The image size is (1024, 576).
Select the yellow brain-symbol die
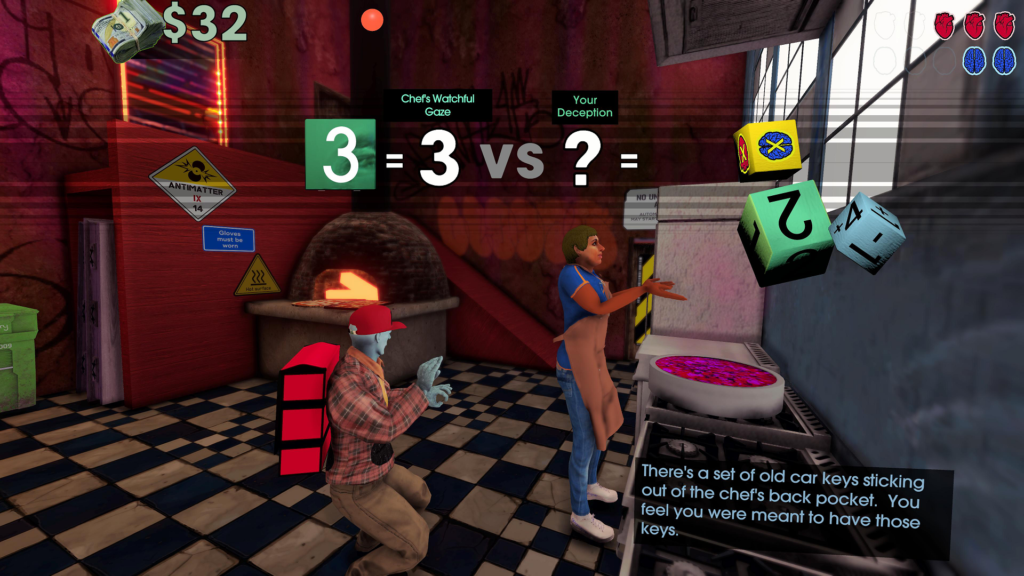(x=767, y=149)
